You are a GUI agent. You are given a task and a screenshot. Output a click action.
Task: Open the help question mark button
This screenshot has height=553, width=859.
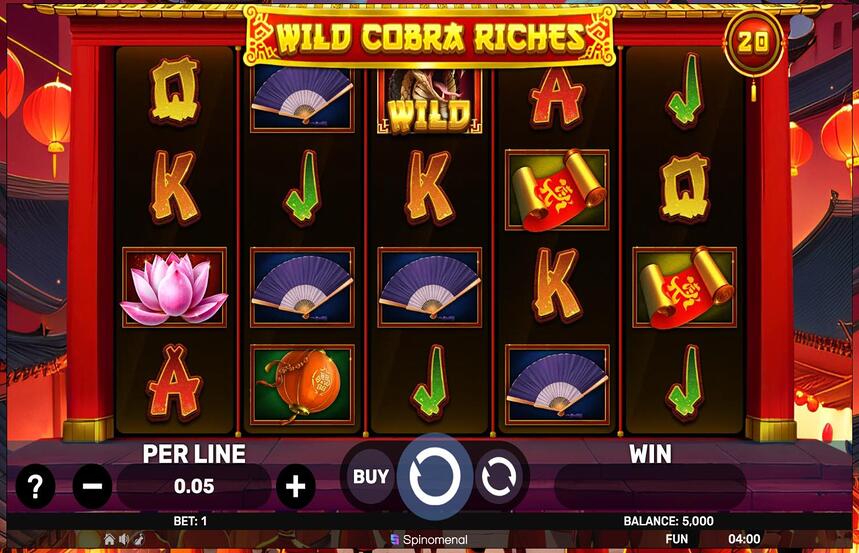tap(35, 487)
